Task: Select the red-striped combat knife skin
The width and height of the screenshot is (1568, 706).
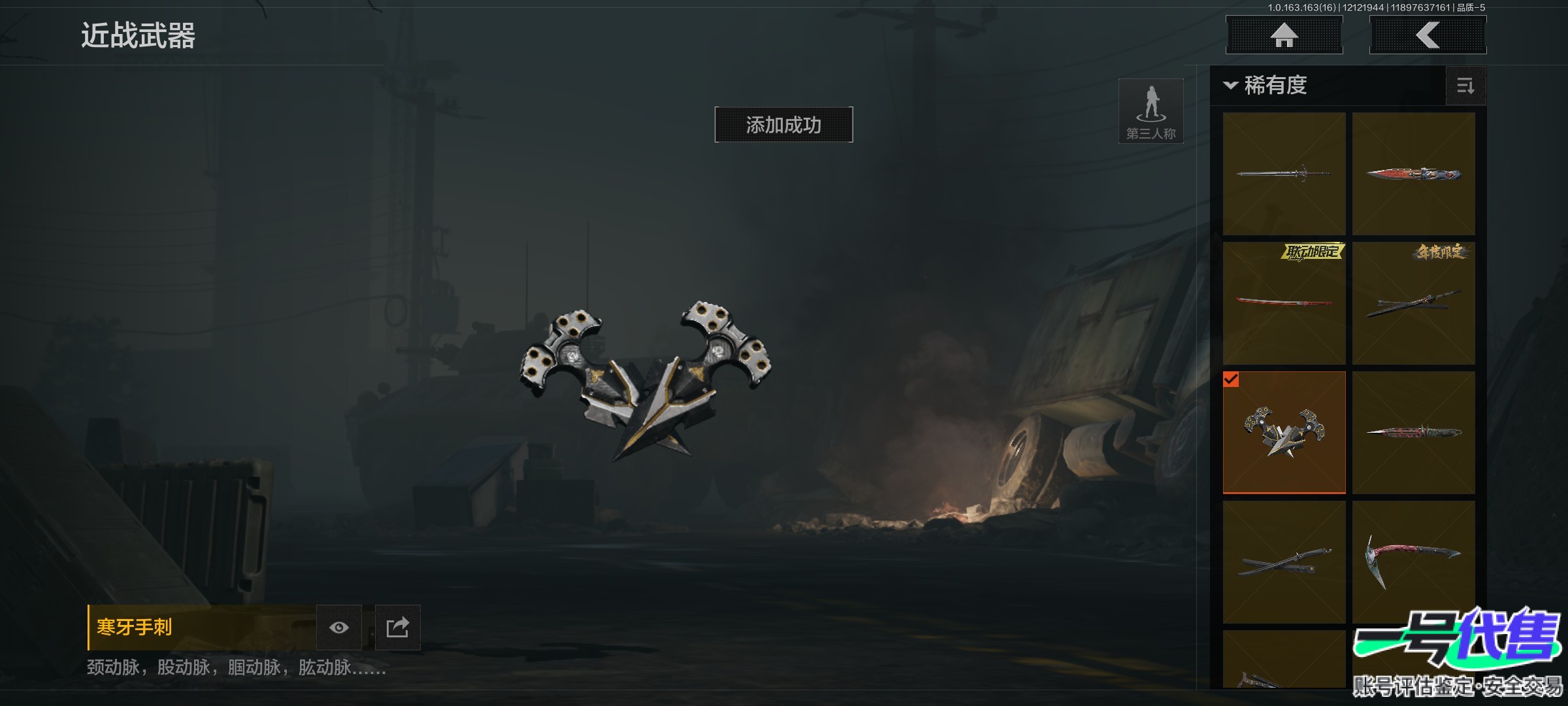Action: 1413,432
